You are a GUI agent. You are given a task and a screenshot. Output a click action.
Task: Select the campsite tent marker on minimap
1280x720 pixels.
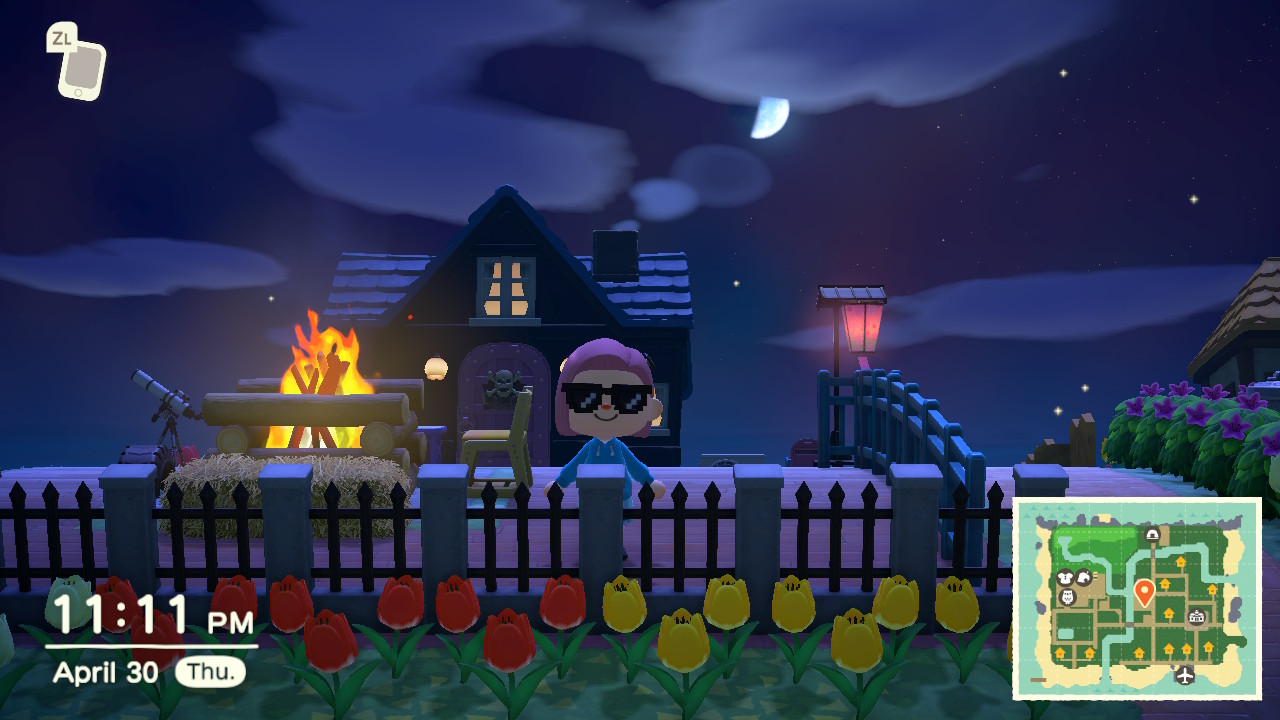tap(1152, 535)
